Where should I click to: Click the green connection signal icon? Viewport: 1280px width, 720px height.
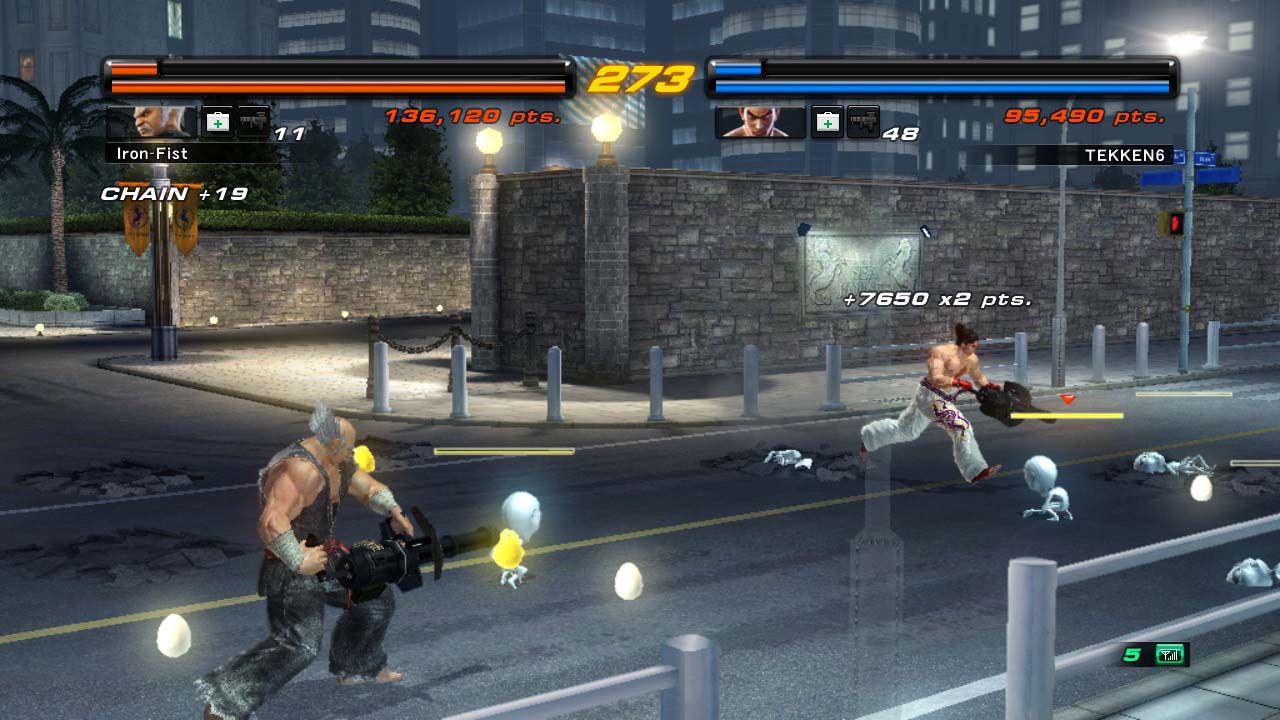1170,655
